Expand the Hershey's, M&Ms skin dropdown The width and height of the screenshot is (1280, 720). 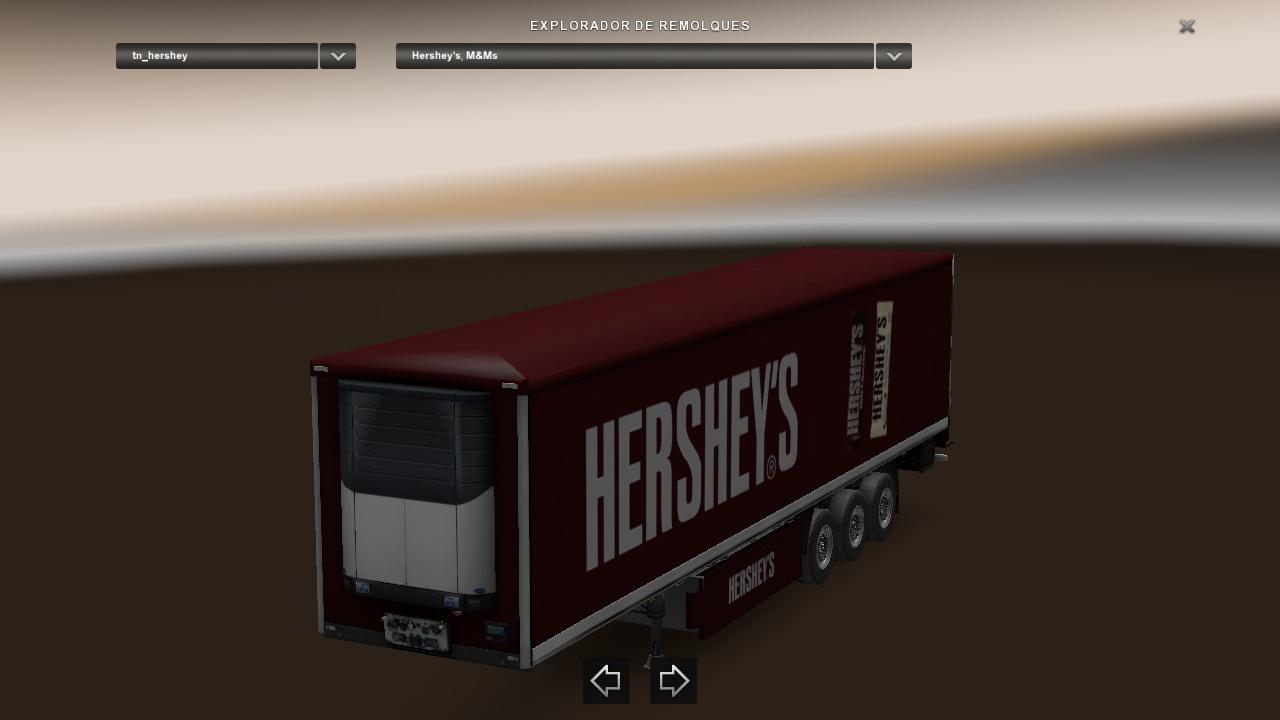(893, 56)
